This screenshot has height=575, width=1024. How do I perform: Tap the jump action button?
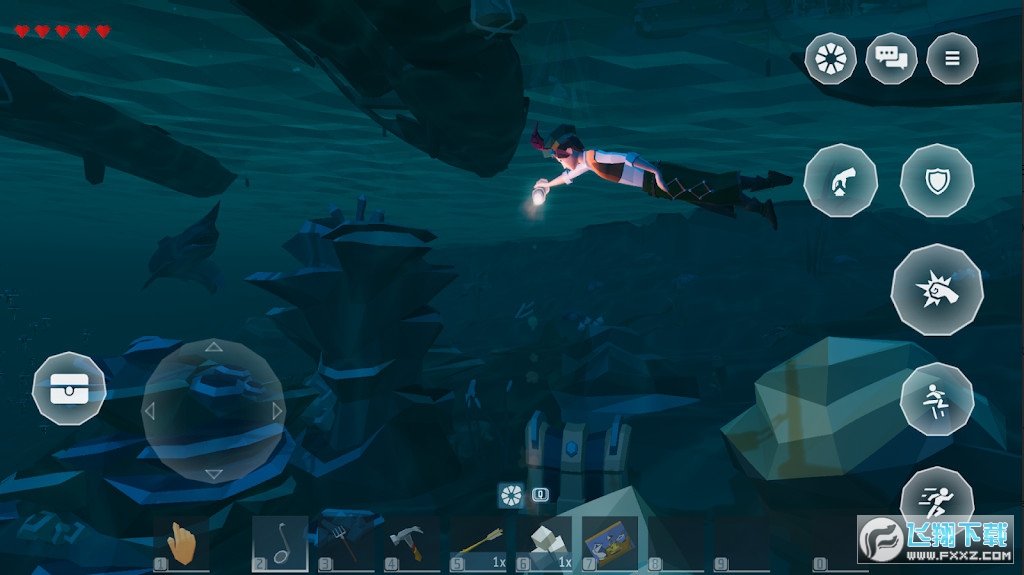(937, 399)
